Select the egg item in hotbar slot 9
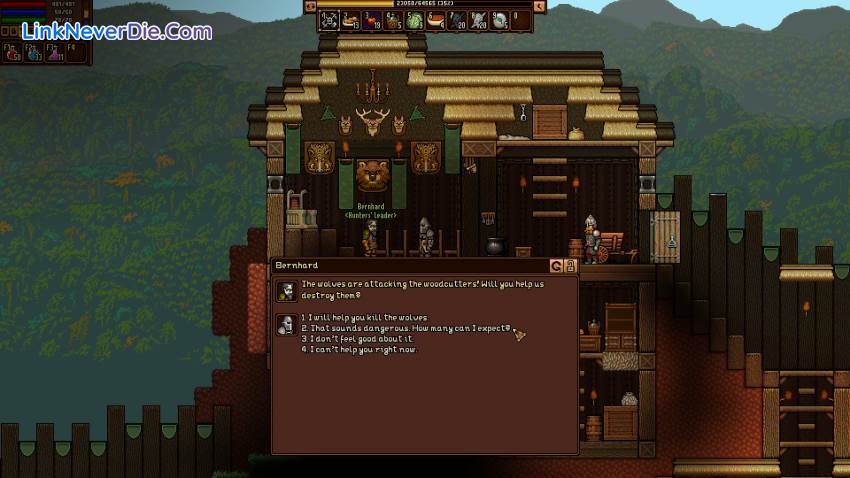Screen dimensions: 850x478 (x=500, y=19)
